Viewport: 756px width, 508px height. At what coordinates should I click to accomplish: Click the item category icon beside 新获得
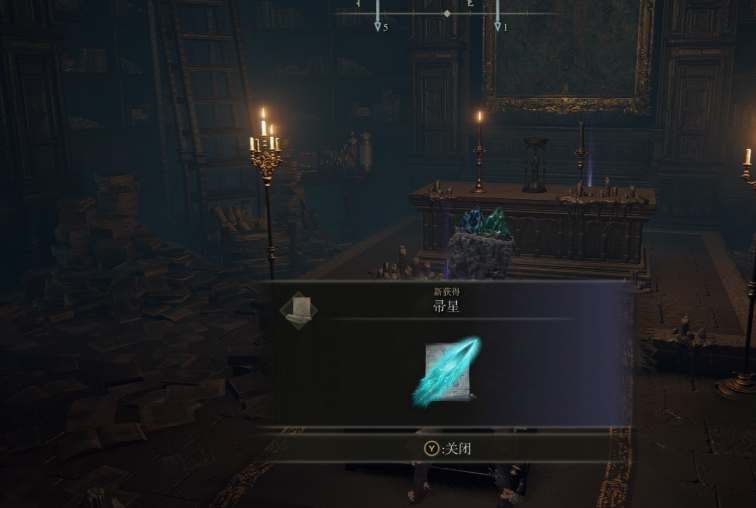[x=298, y=311]
